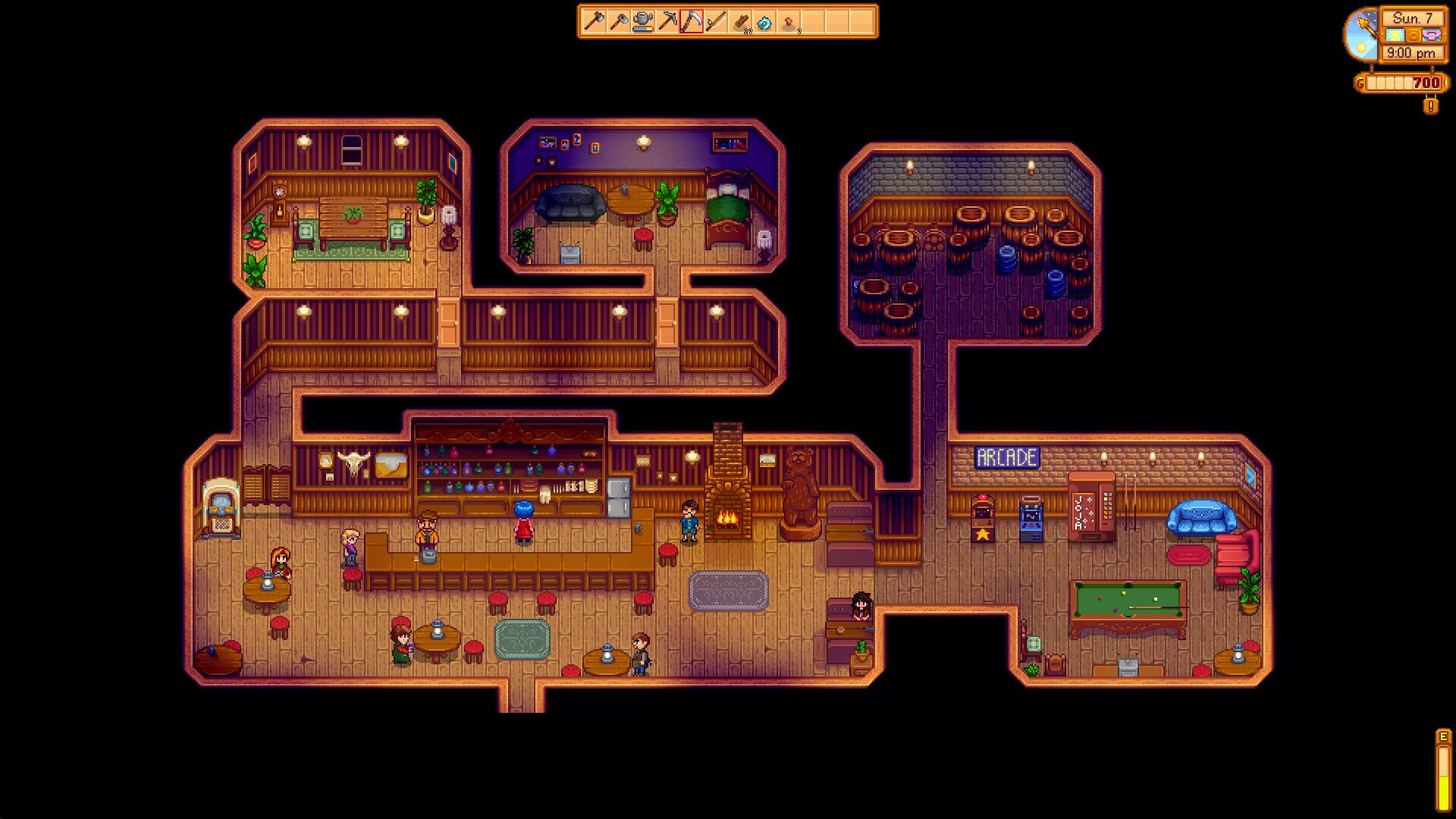Equip the watering can

[x=643, y=22]
